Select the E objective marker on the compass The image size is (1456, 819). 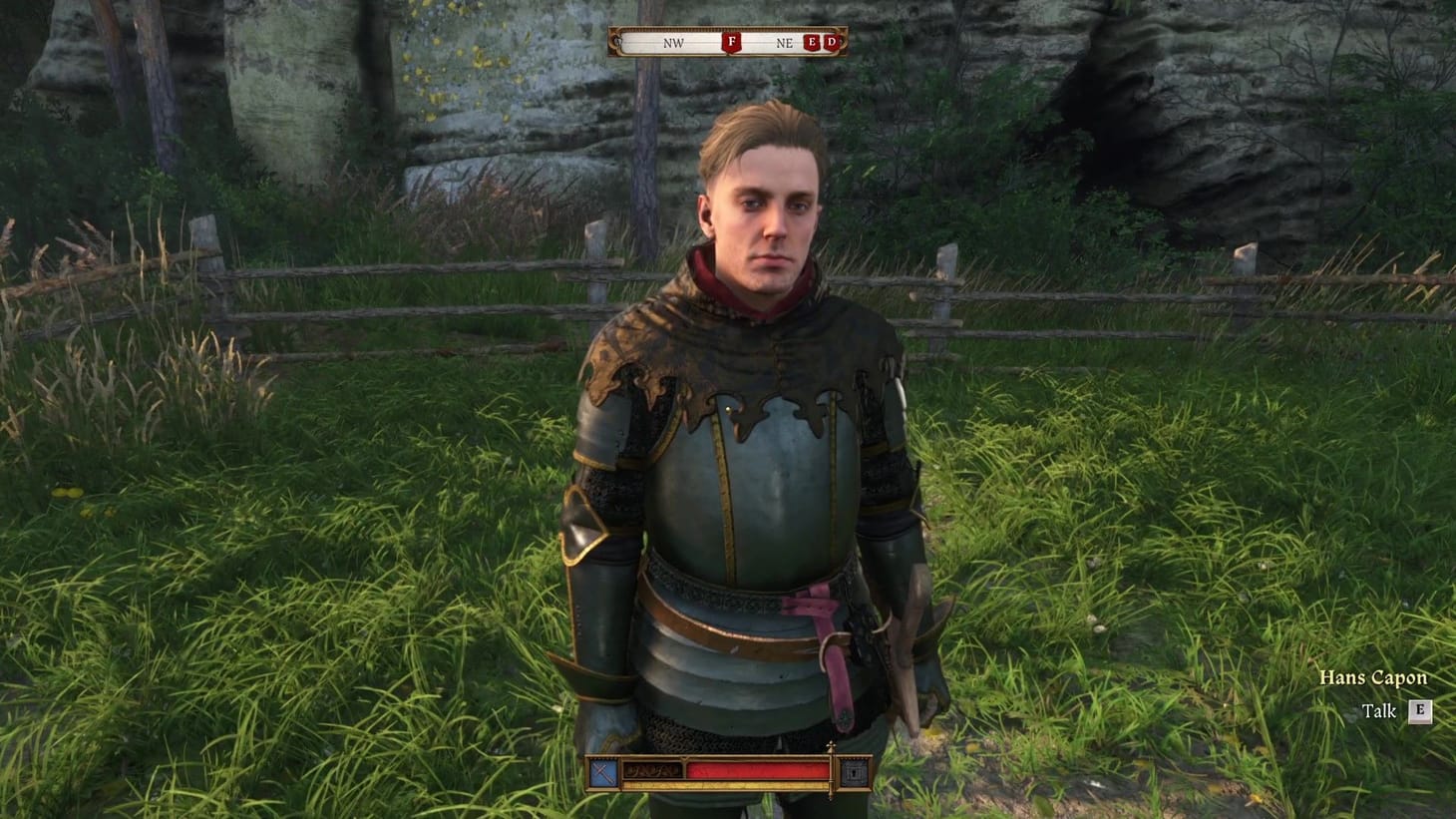point(812,43)
